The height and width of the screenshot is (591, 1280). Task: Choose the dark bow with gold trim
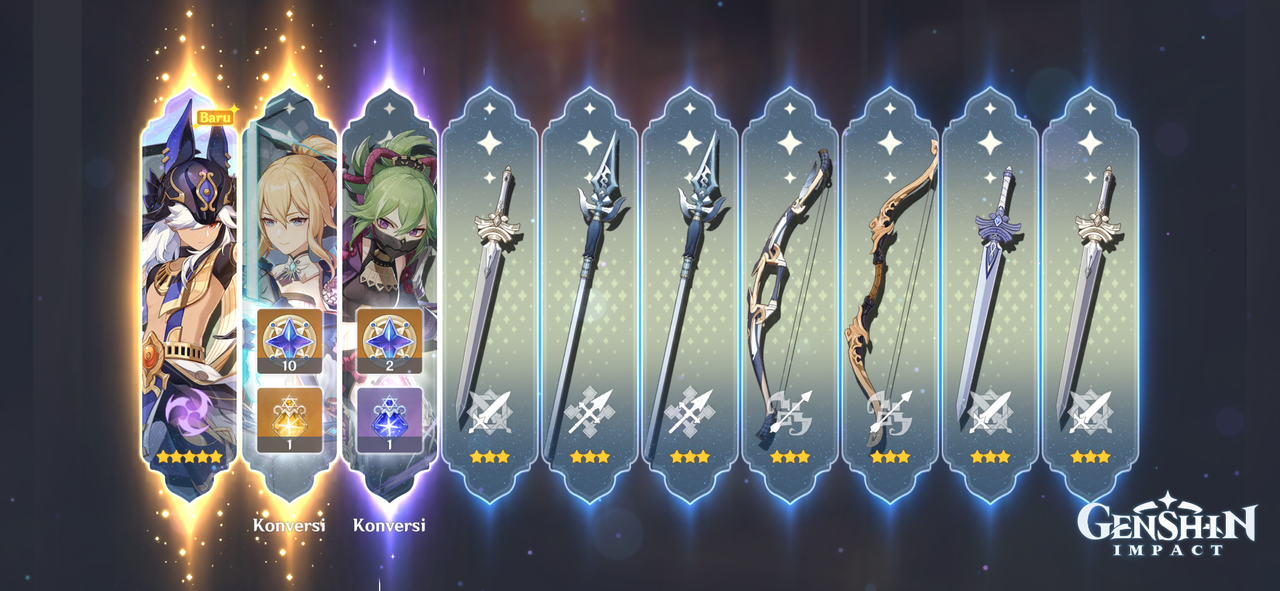[789, 290]
